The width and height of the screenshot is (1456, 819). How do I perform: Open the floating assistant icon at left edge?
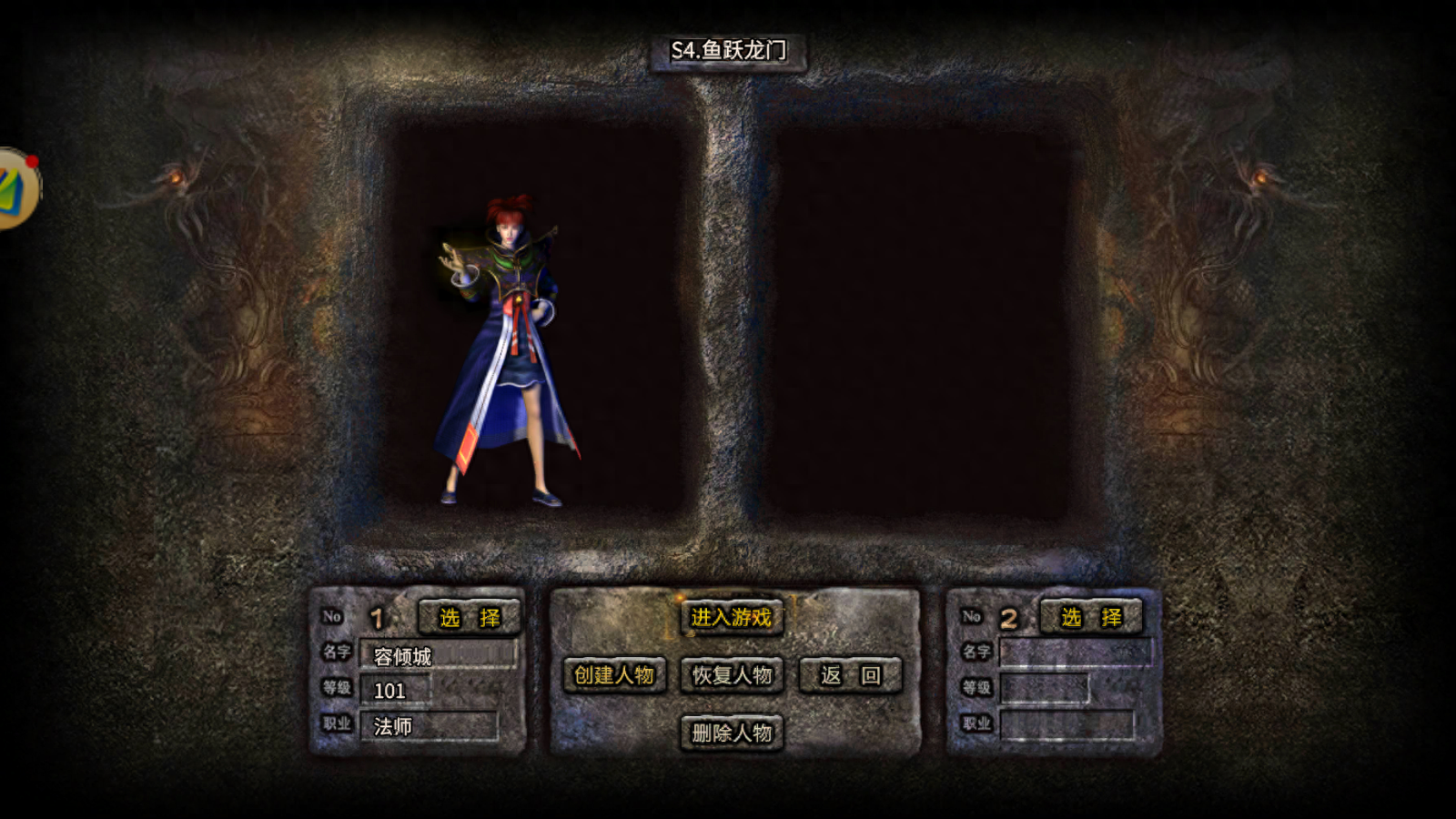[x=16, y=188]
